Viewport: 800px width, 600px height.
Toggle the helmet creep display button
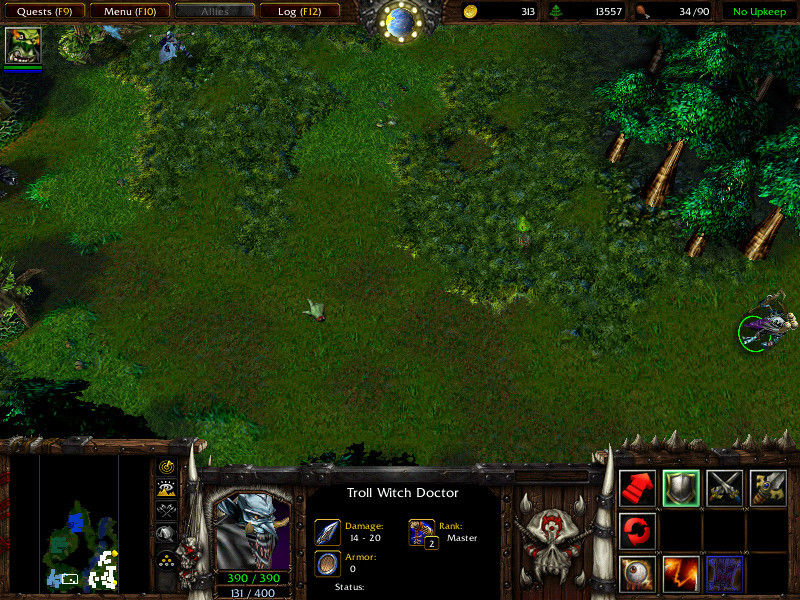click(x=166, y=534)
